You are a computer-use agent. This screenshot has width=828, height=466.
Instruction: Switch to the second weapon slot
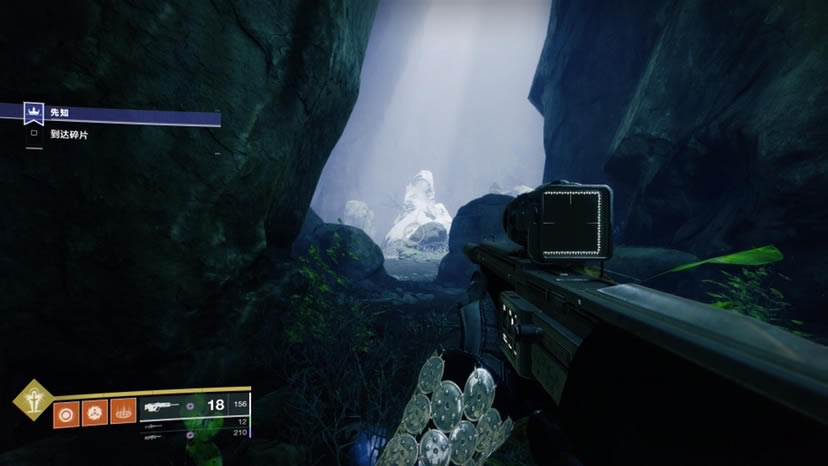coord(195,423)
